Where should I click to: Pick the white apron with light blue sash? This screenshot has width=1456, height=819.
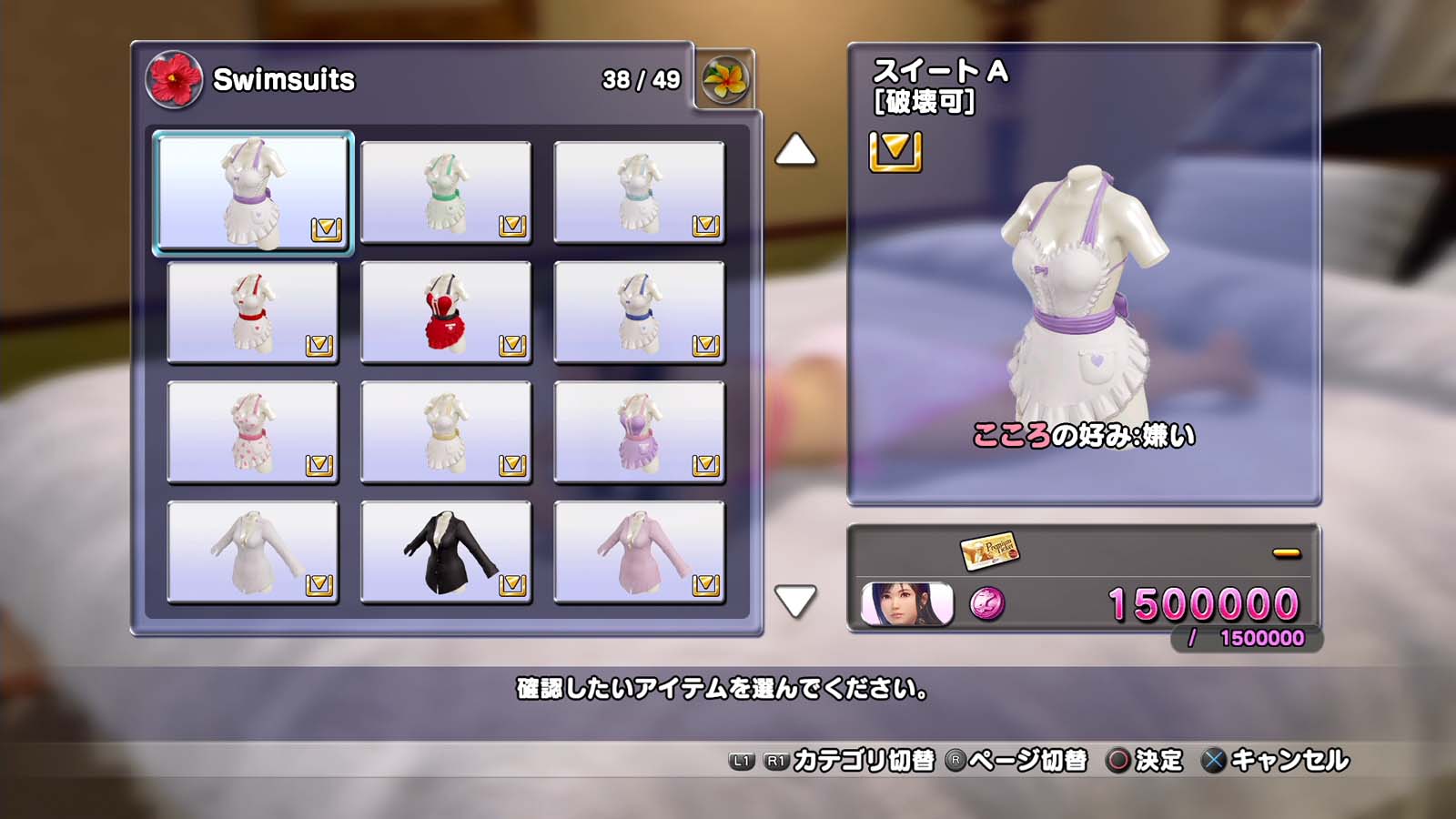639,192
